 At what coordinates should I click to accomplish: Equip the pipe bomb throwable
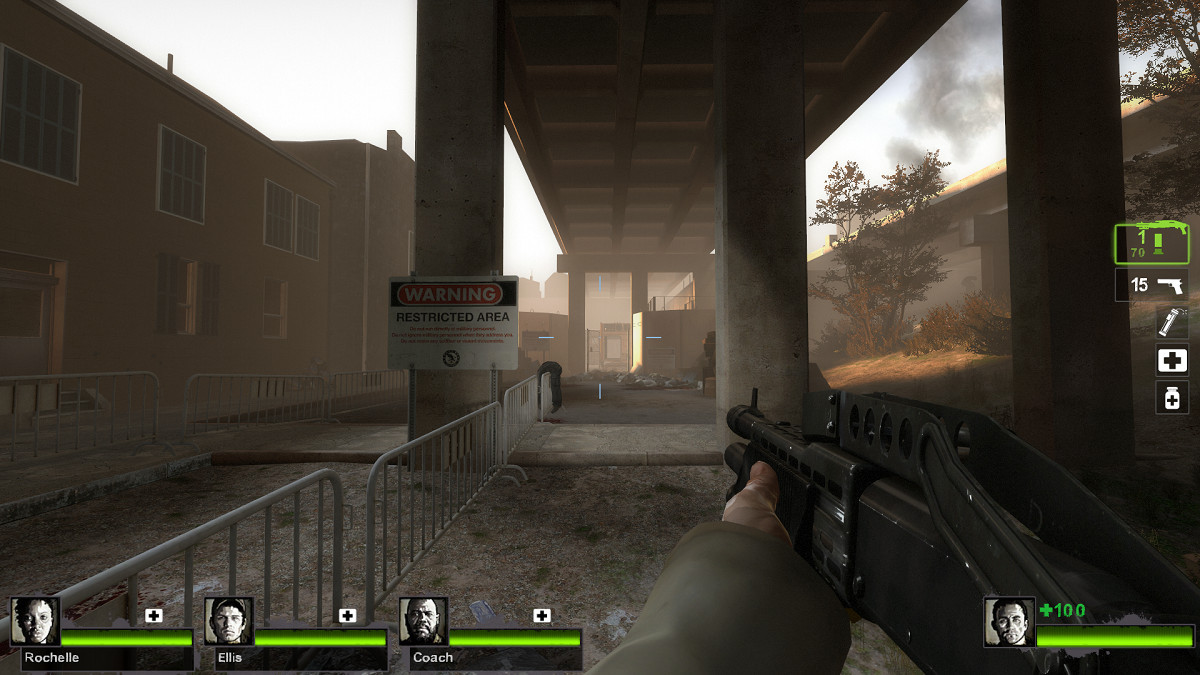1171,323
